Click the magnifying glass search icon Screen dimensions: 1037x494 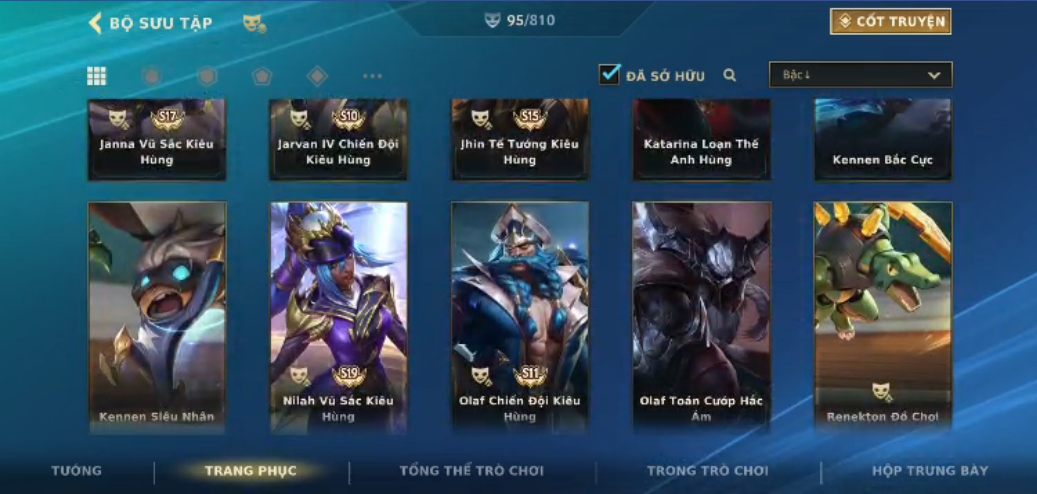[x=730, y=75]
